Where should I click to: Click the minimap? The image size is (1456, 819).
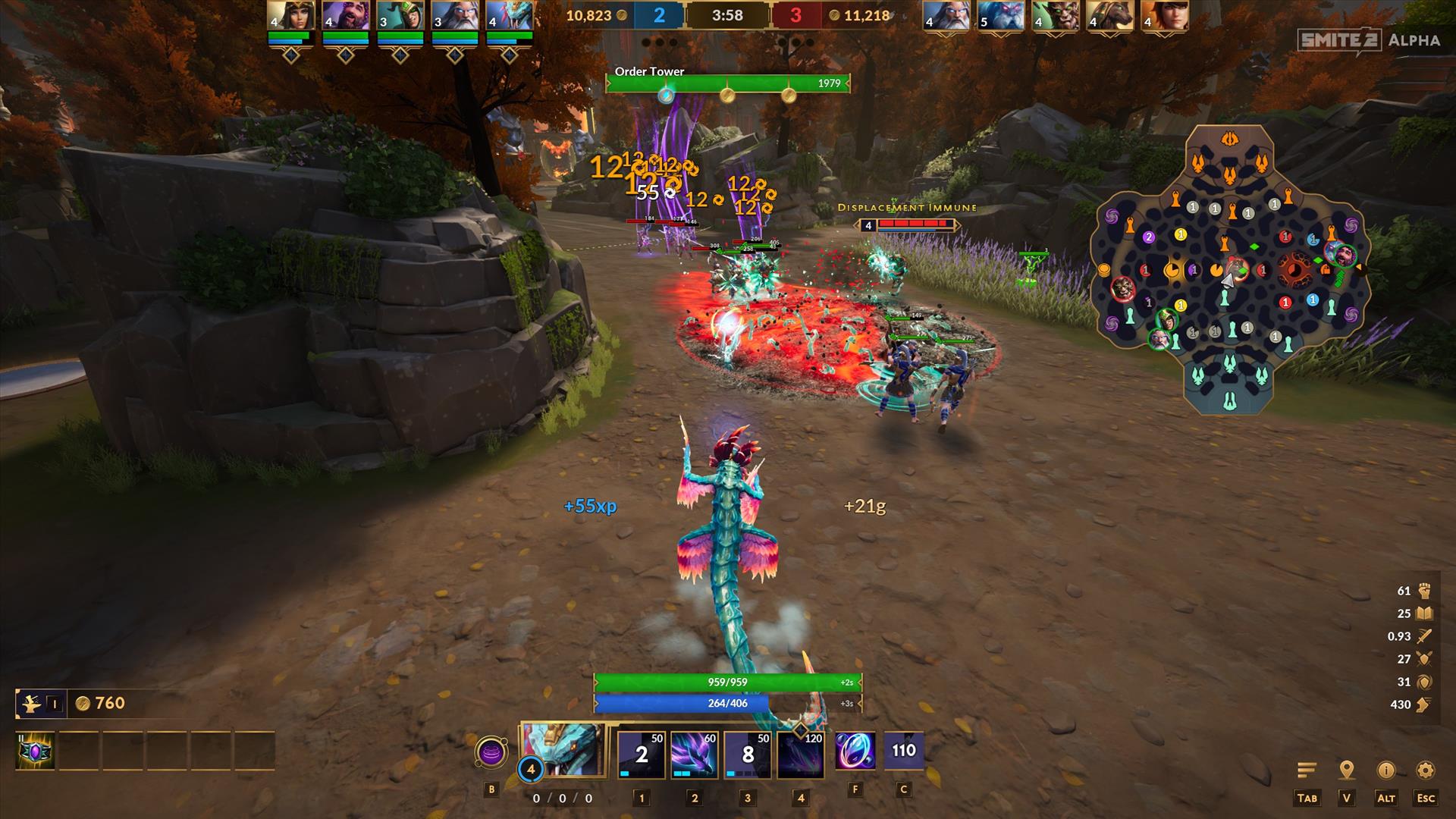coord(1229,271)
